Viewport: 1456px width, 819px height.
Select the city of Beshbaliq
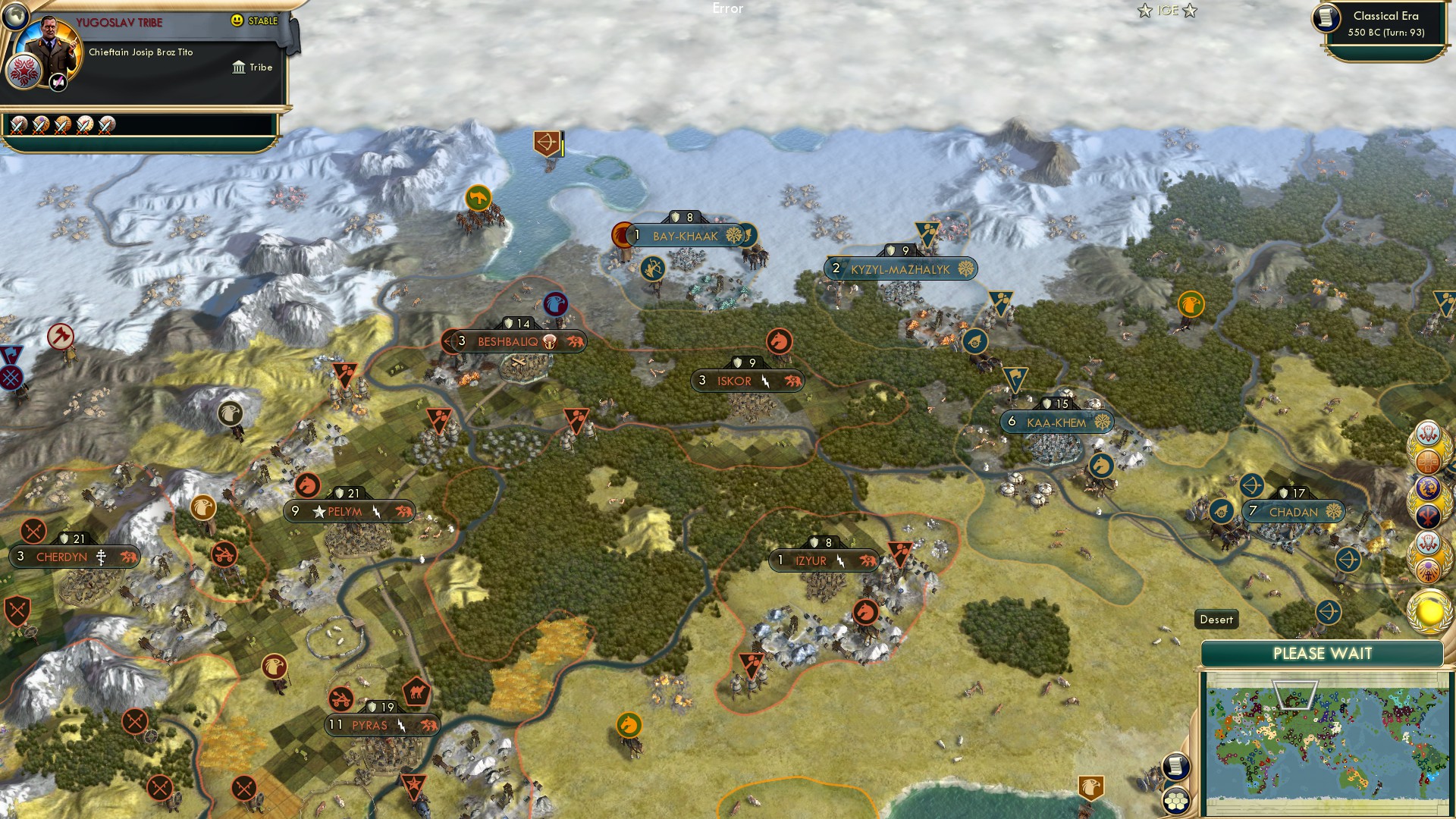coord(510,341)
